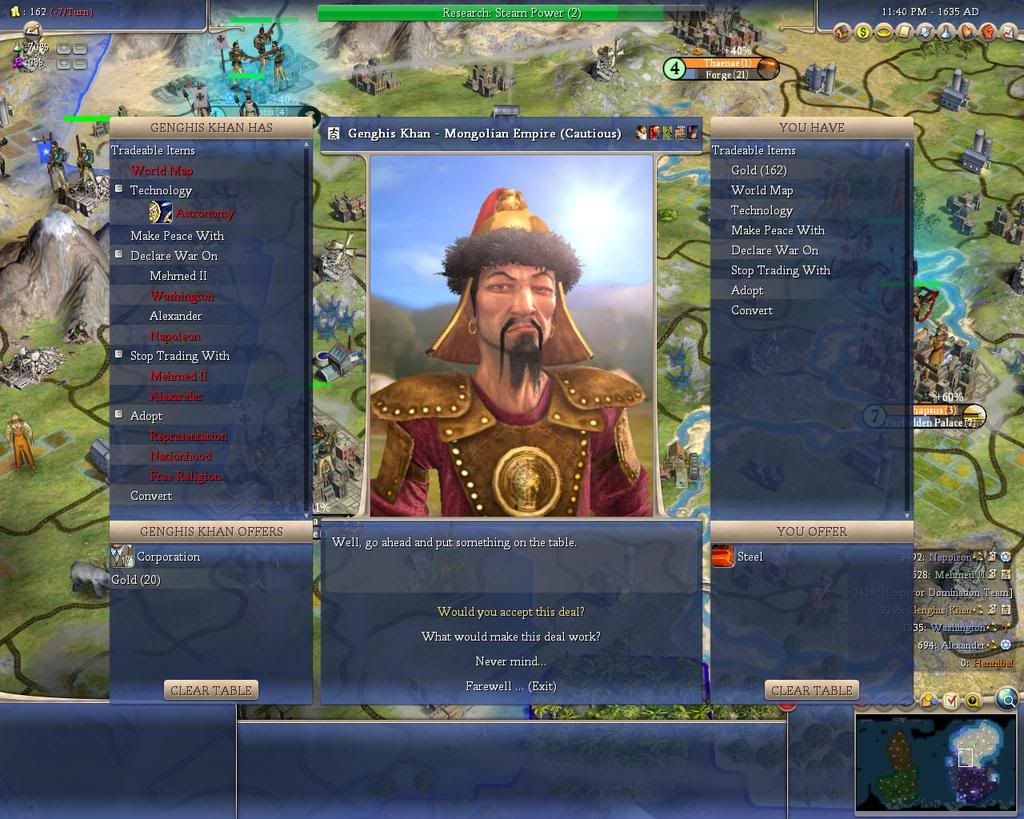The image size is (1024, 819).
Task: Offer your World Map
Action: click(761, 190)
